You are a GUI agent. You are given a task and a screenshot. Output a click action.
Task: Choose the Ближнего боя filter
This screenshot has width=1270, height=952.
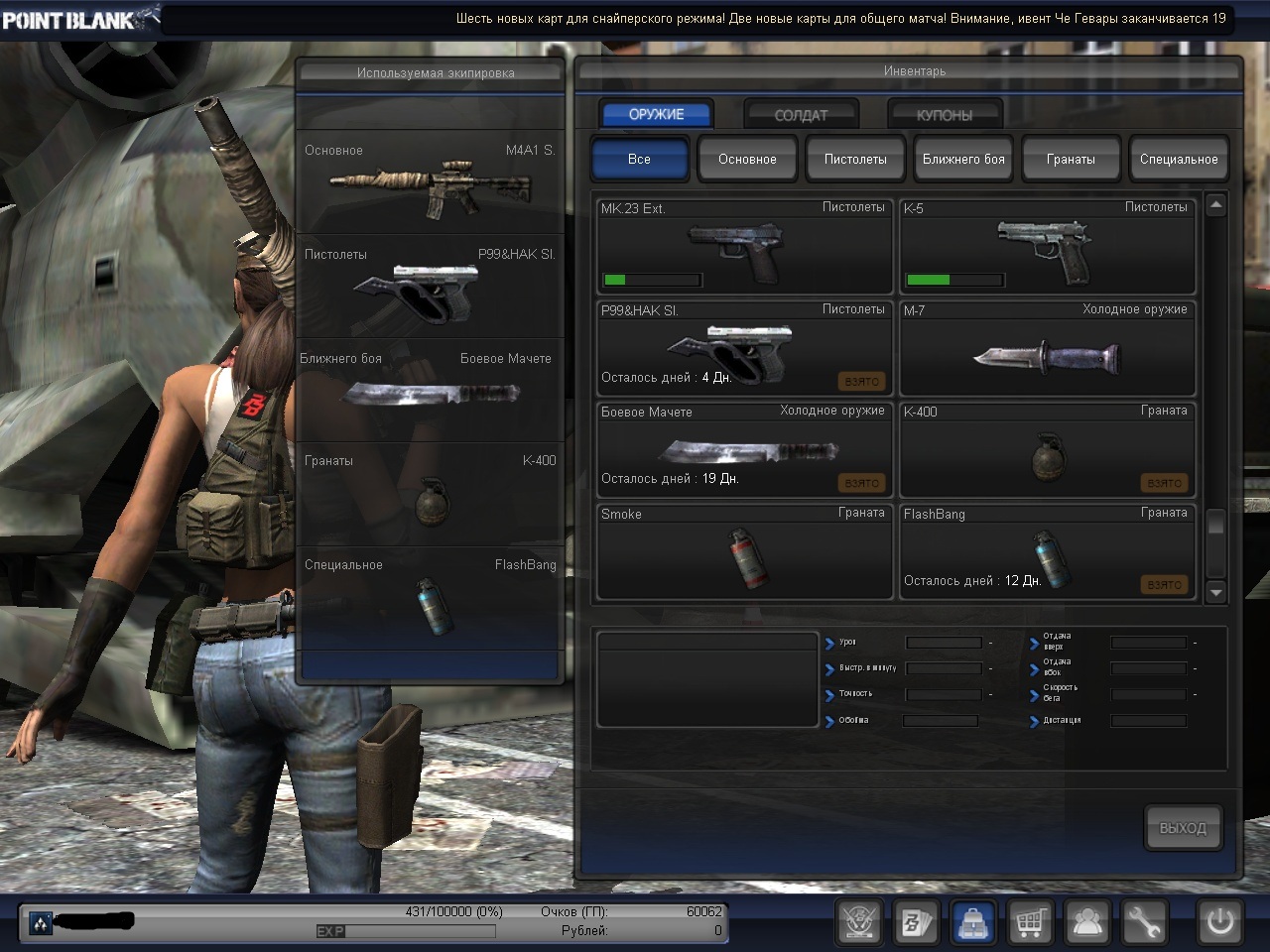(963, 159)
